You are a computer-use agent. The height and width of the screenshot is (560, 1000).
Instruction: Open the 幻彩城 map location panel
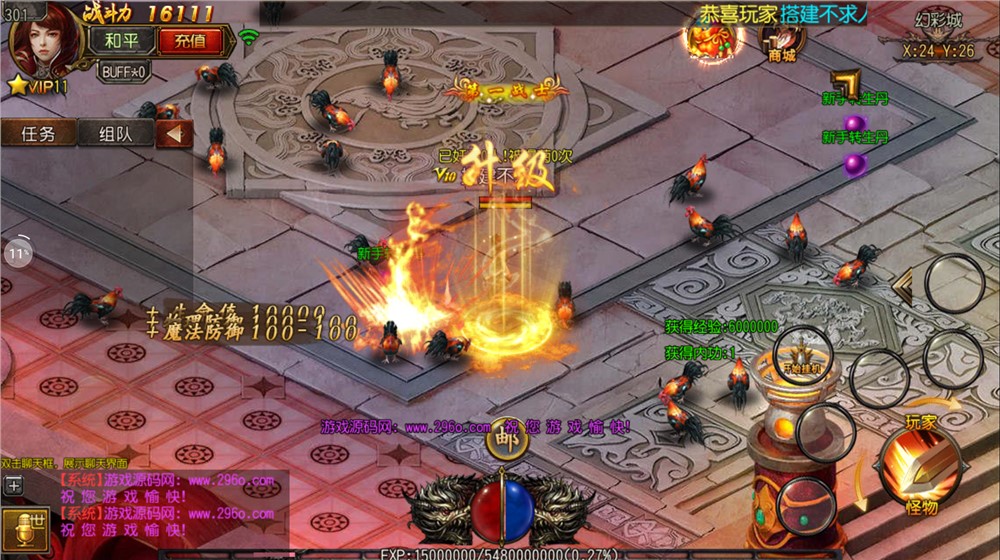coord(937,35)
